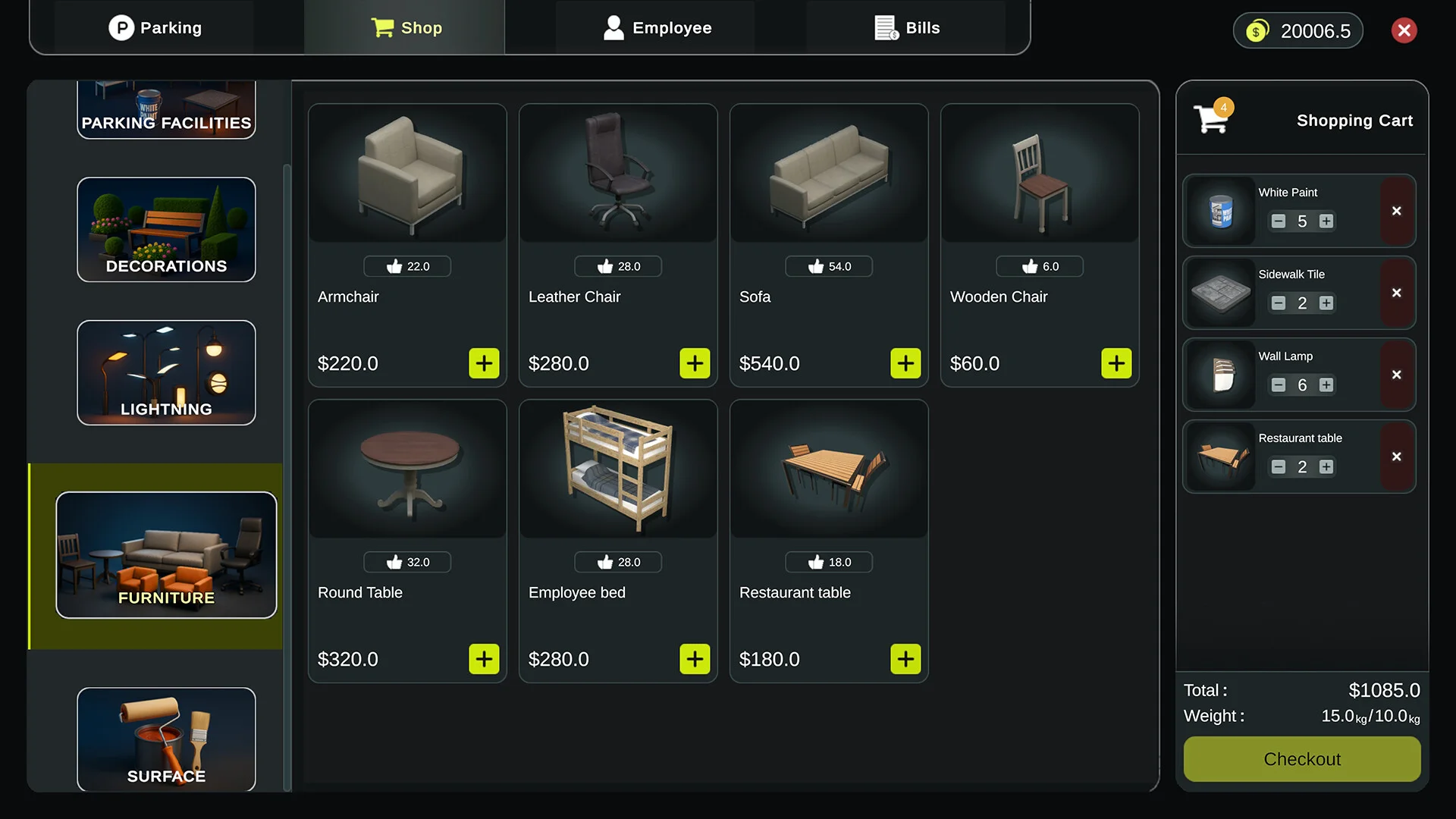
Task: Add the Leather Chair to the cart
Action: 695,363
